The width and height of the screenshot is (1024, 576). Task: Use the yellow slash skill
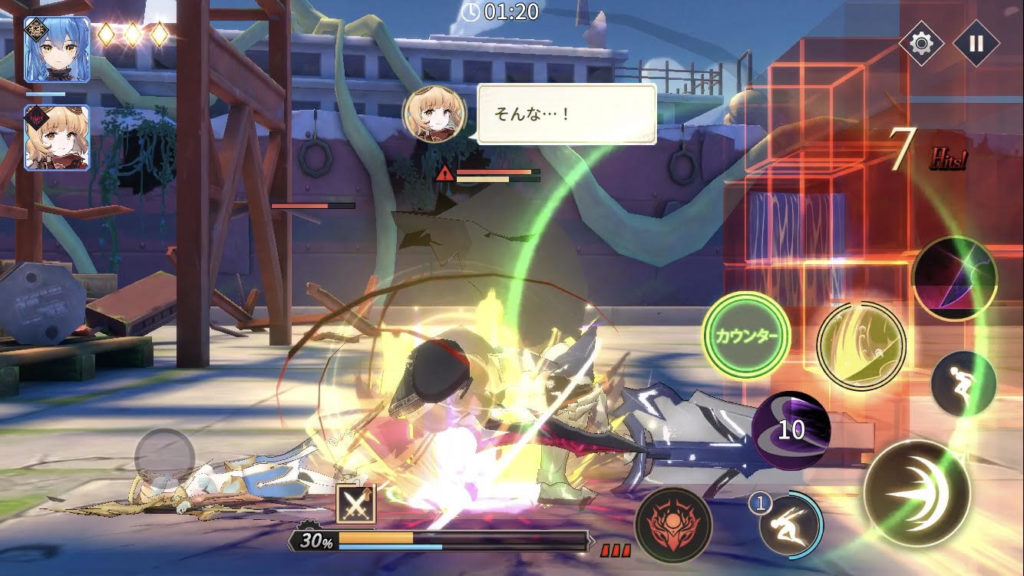(x=860, y=346)
